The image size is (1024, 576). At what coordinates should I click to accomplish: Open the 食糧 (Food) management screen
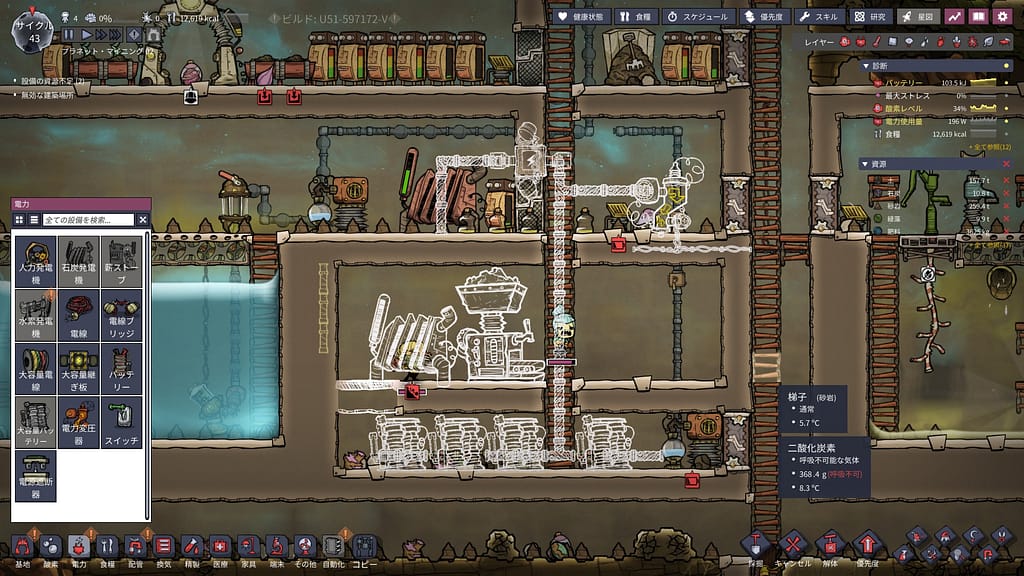(636, 17)
